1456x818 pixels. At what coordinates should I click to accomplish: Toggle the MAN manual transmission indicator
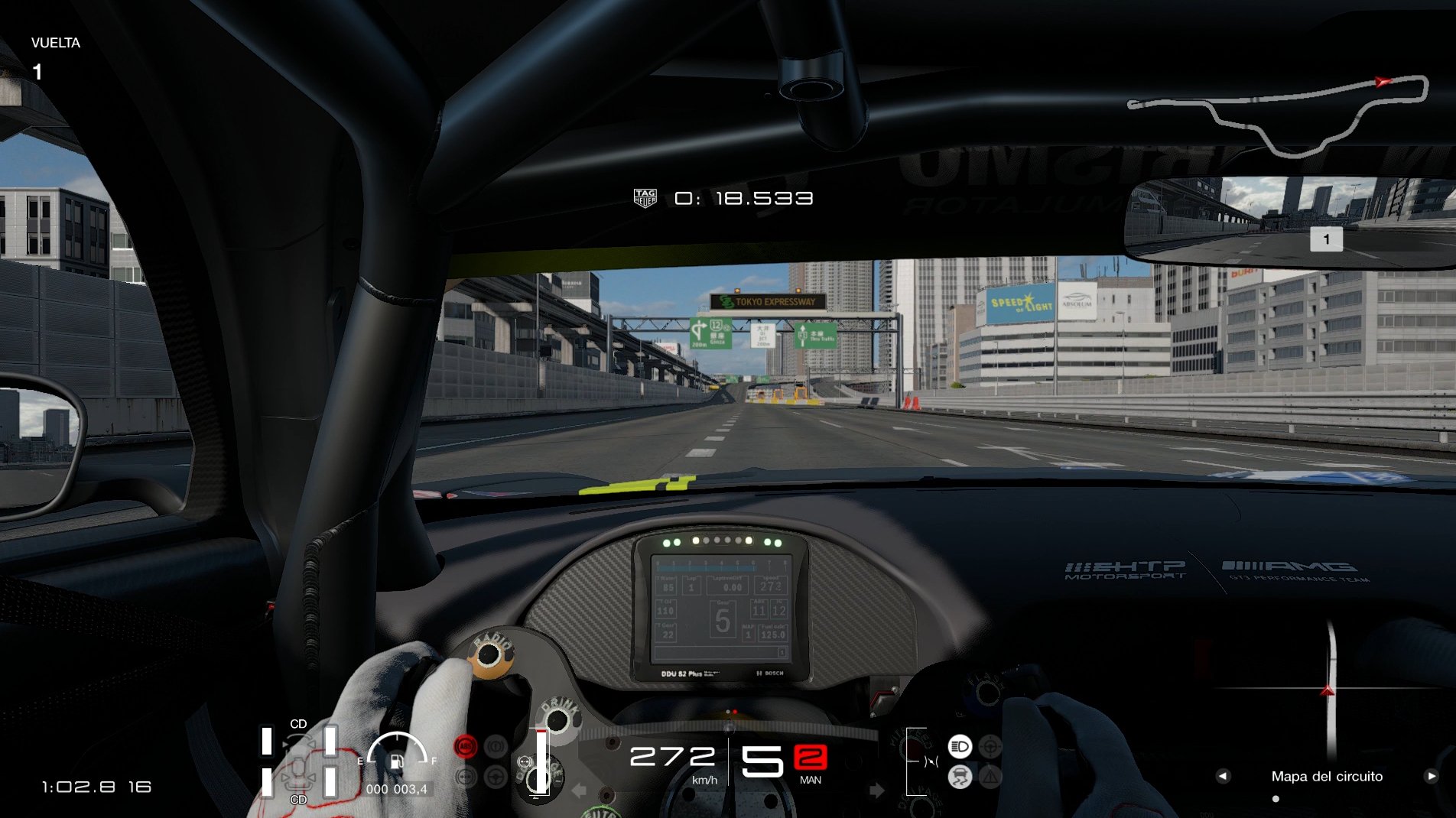coord(811,781)
